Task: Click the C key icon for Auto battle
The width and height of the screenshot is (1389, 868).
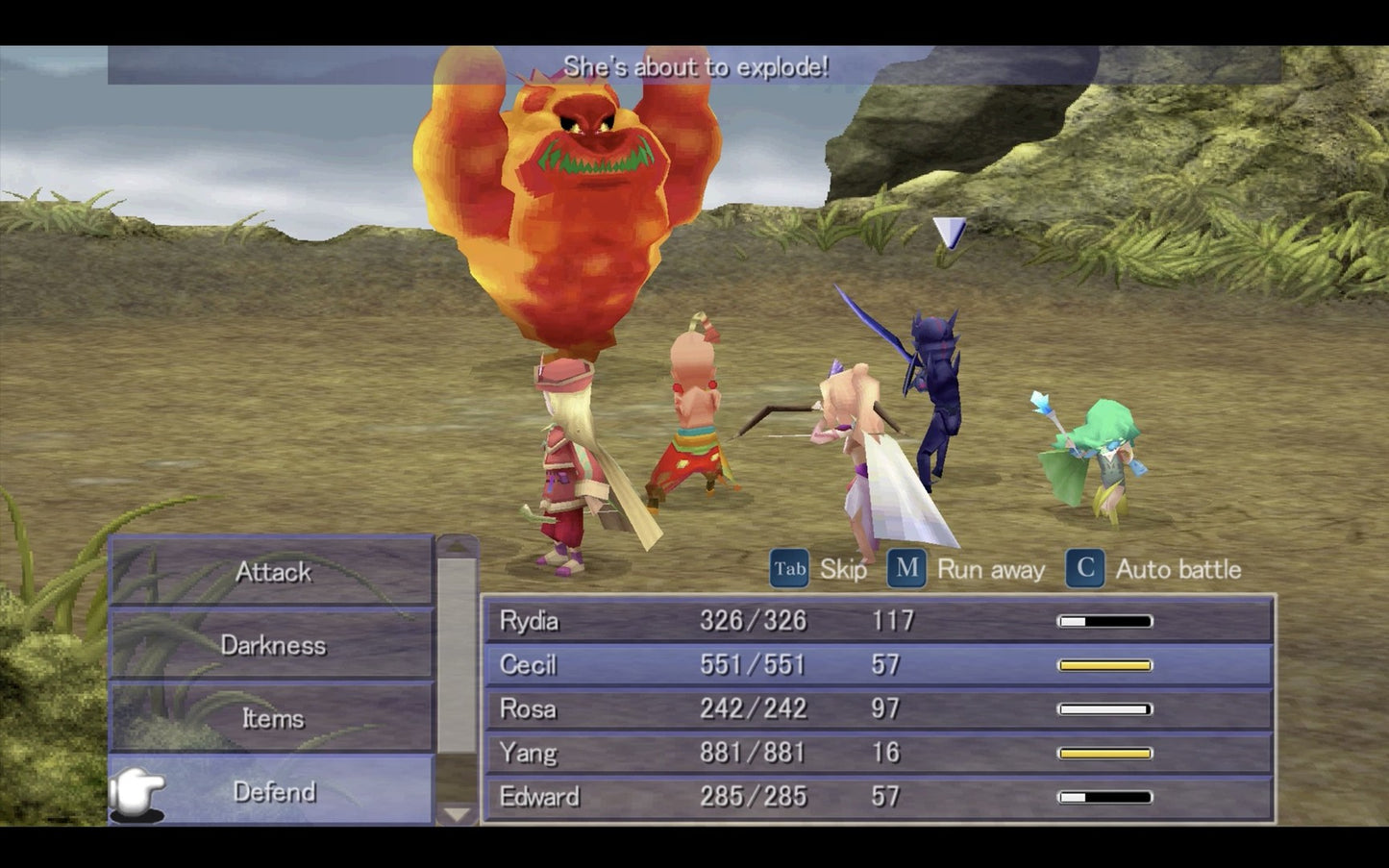Action: pos(1084,568)
